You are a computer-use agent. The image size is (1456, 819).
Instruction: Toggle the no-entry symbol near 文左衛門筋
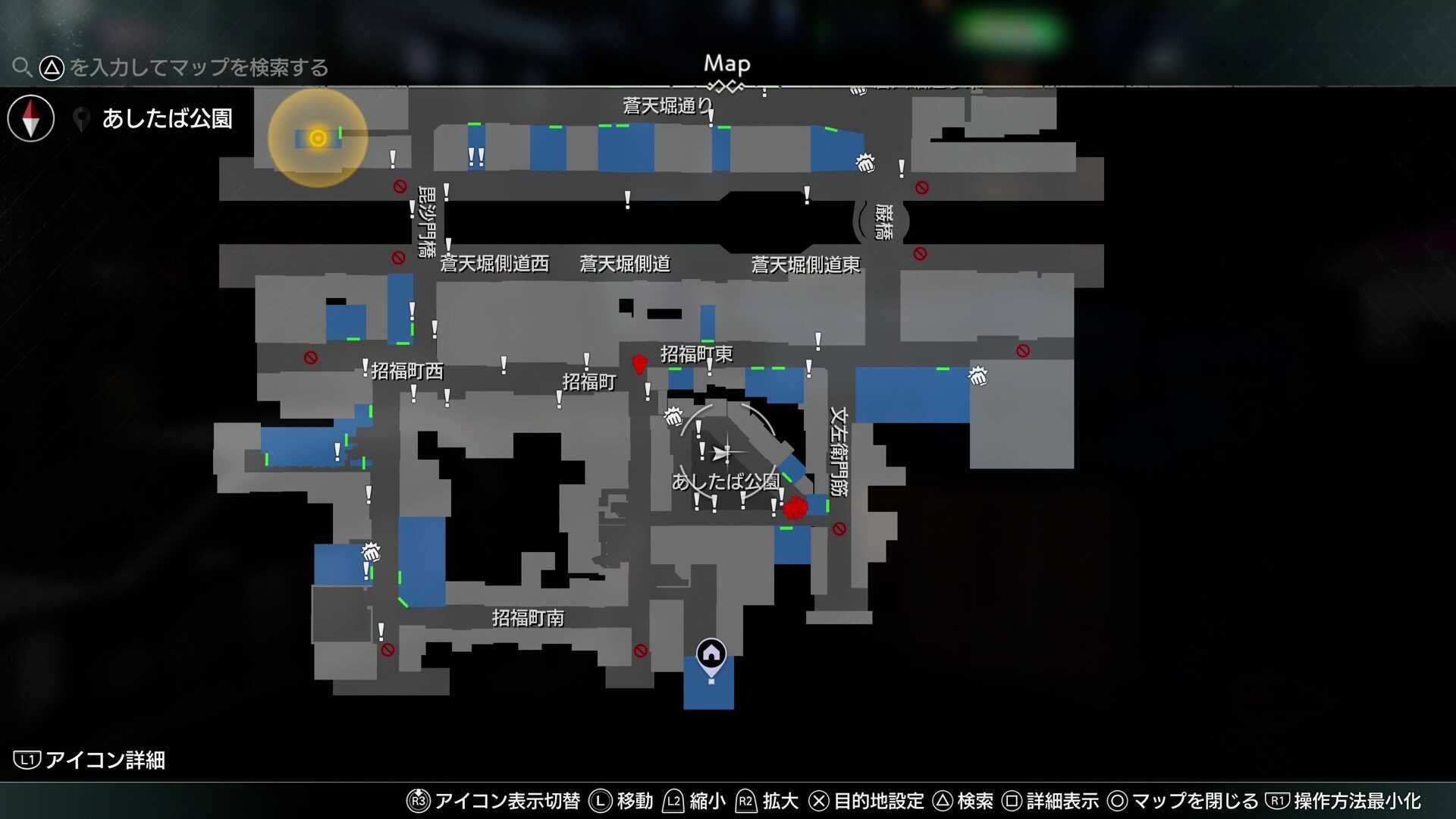pos(840,528)
